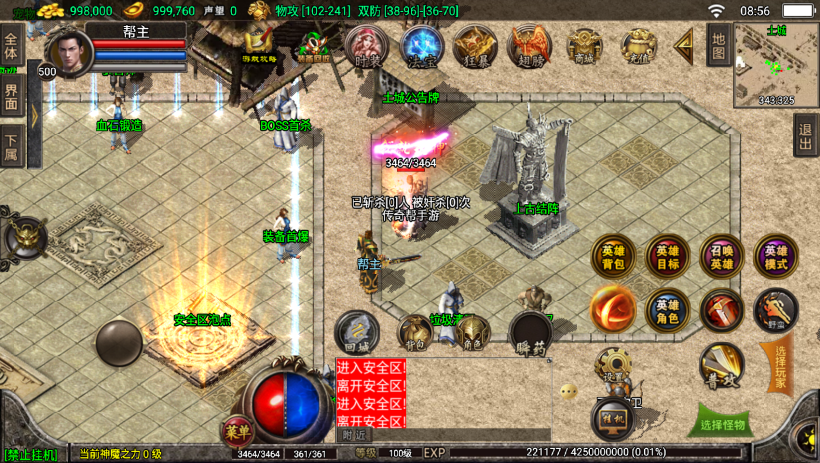Open the 英雄背包 hero bag

click(613, 257)
